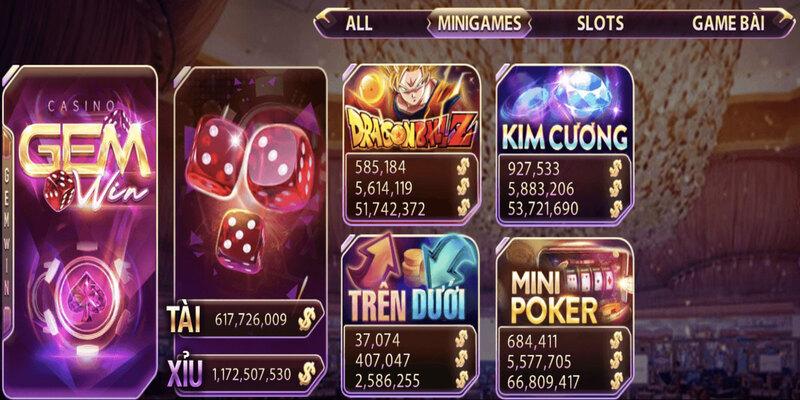800x400 pixels.
Task: Choose the Trên Dưới game tile
Action: [x=410, y=283]
